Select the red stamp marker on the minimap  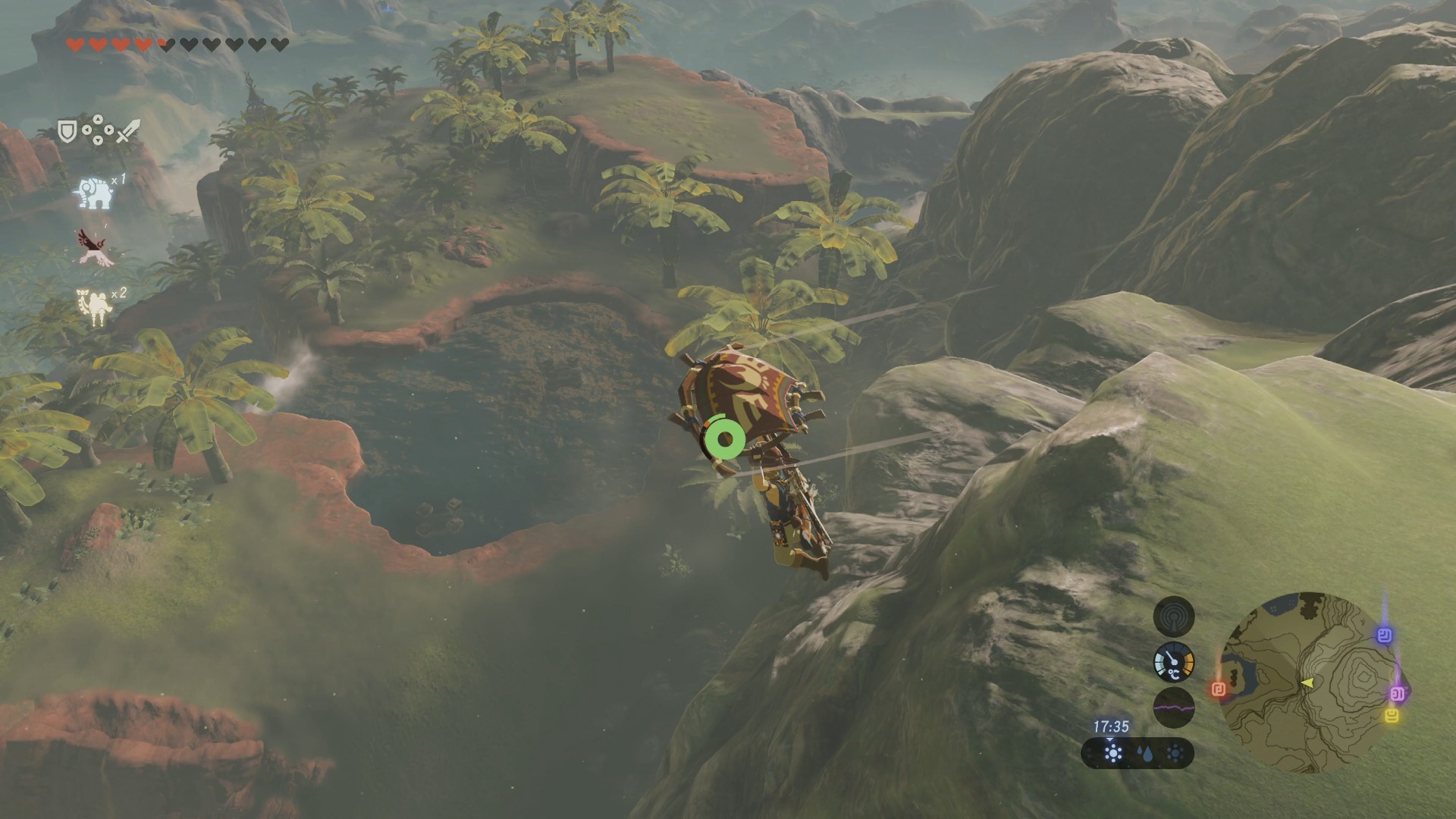click(1219, 689)
